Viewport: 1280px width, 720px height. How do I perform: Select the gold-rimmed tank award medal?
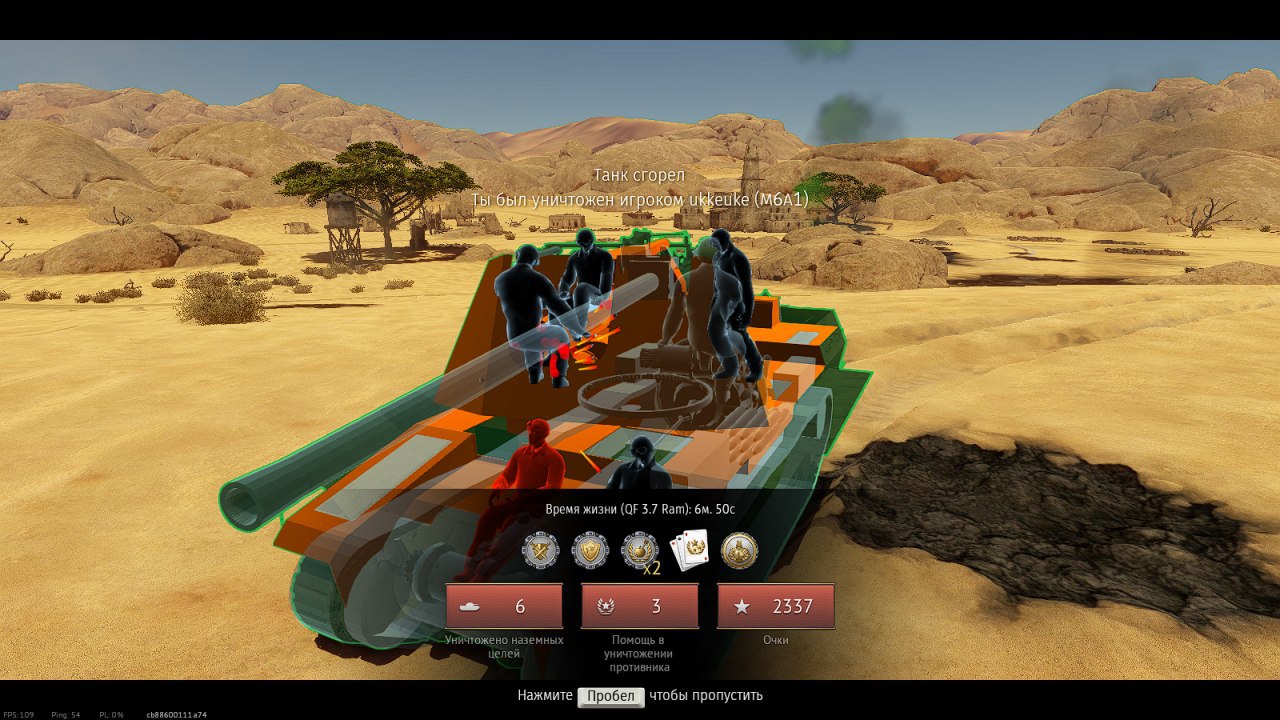(x=739, y=550)
